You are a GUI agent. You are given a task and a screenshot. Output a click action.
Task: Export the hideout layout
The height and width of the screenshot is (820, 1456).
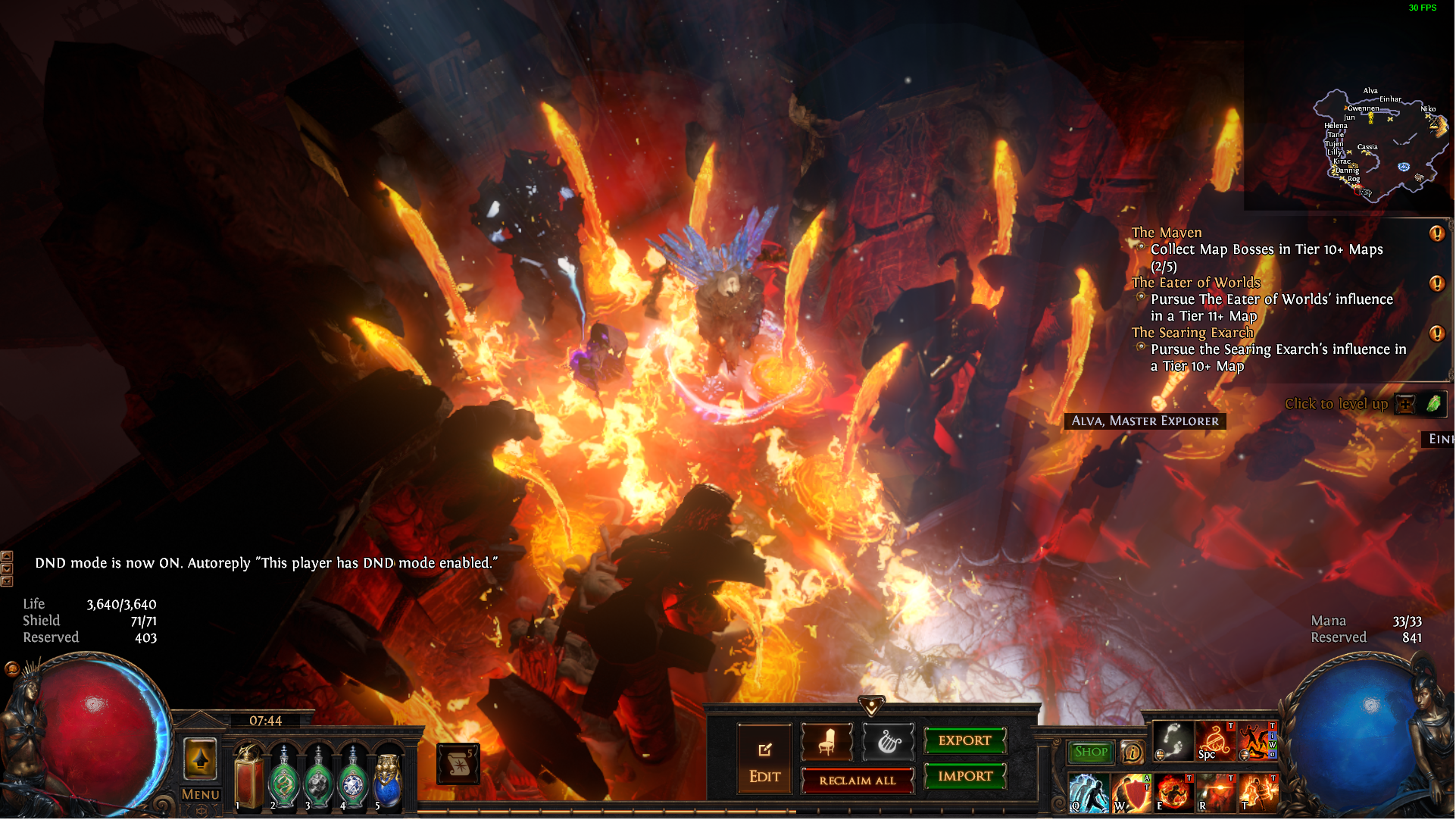[964, 741]
